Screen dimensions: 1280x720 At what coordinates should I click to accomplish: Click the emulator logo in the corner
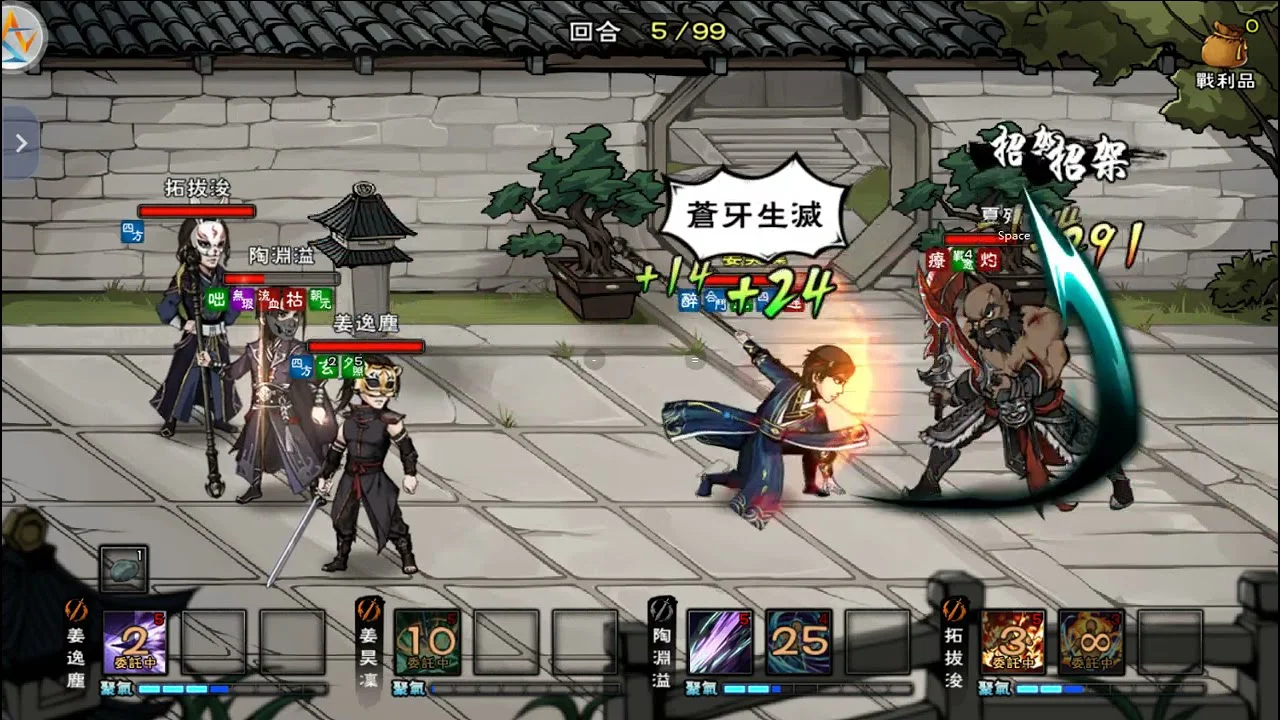pos(22,40)
